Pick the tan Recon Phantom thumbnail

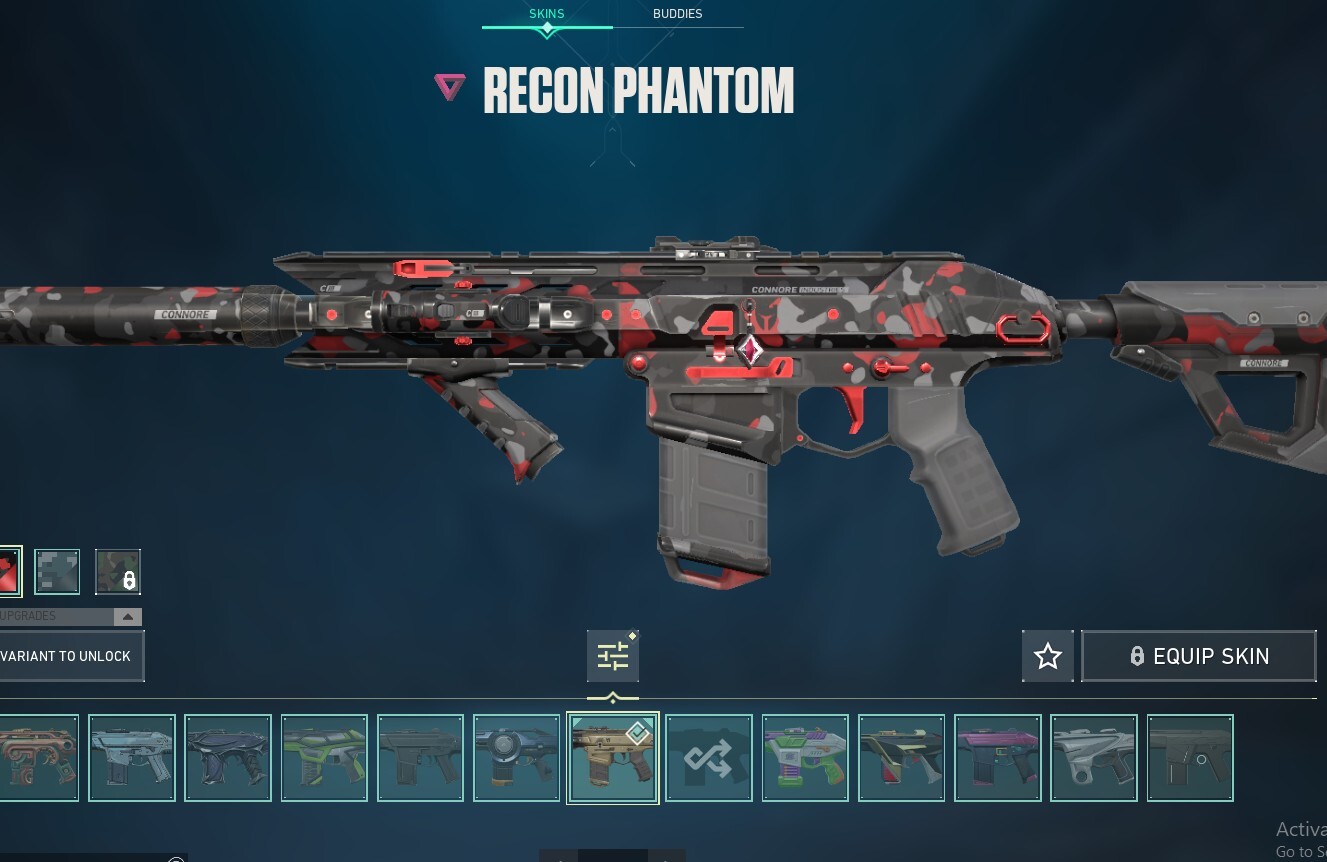612,758
